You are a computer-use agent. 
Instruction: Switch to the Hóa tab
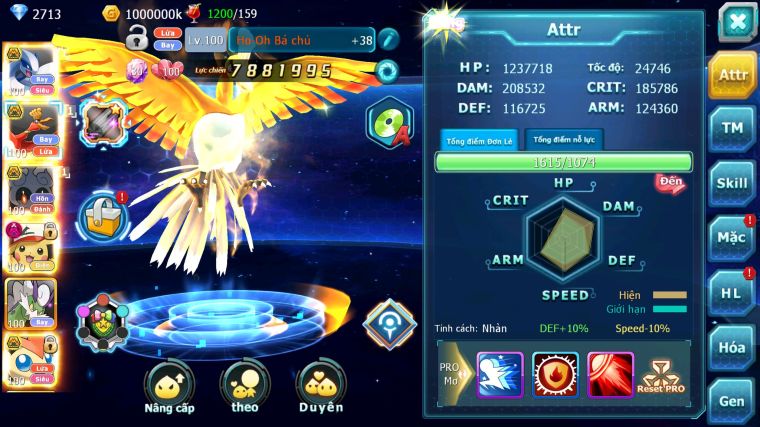coord(733,347)
